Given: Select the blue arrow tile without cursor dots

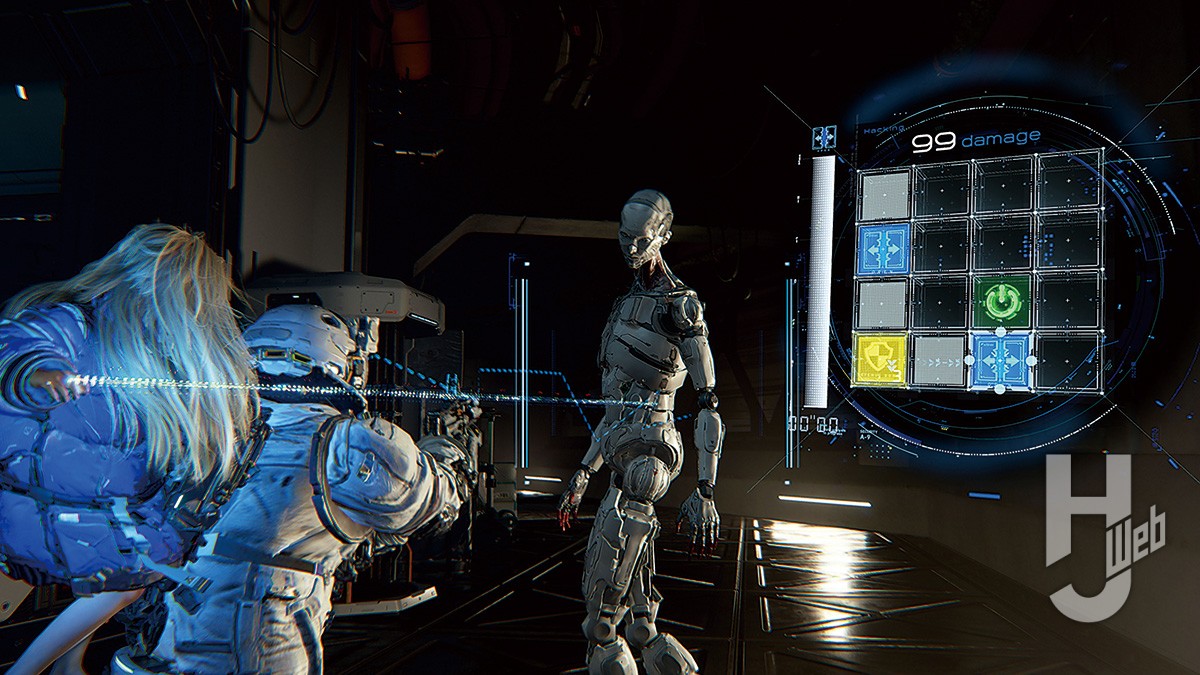Looking at the screenshot, I should pos(883,249).
